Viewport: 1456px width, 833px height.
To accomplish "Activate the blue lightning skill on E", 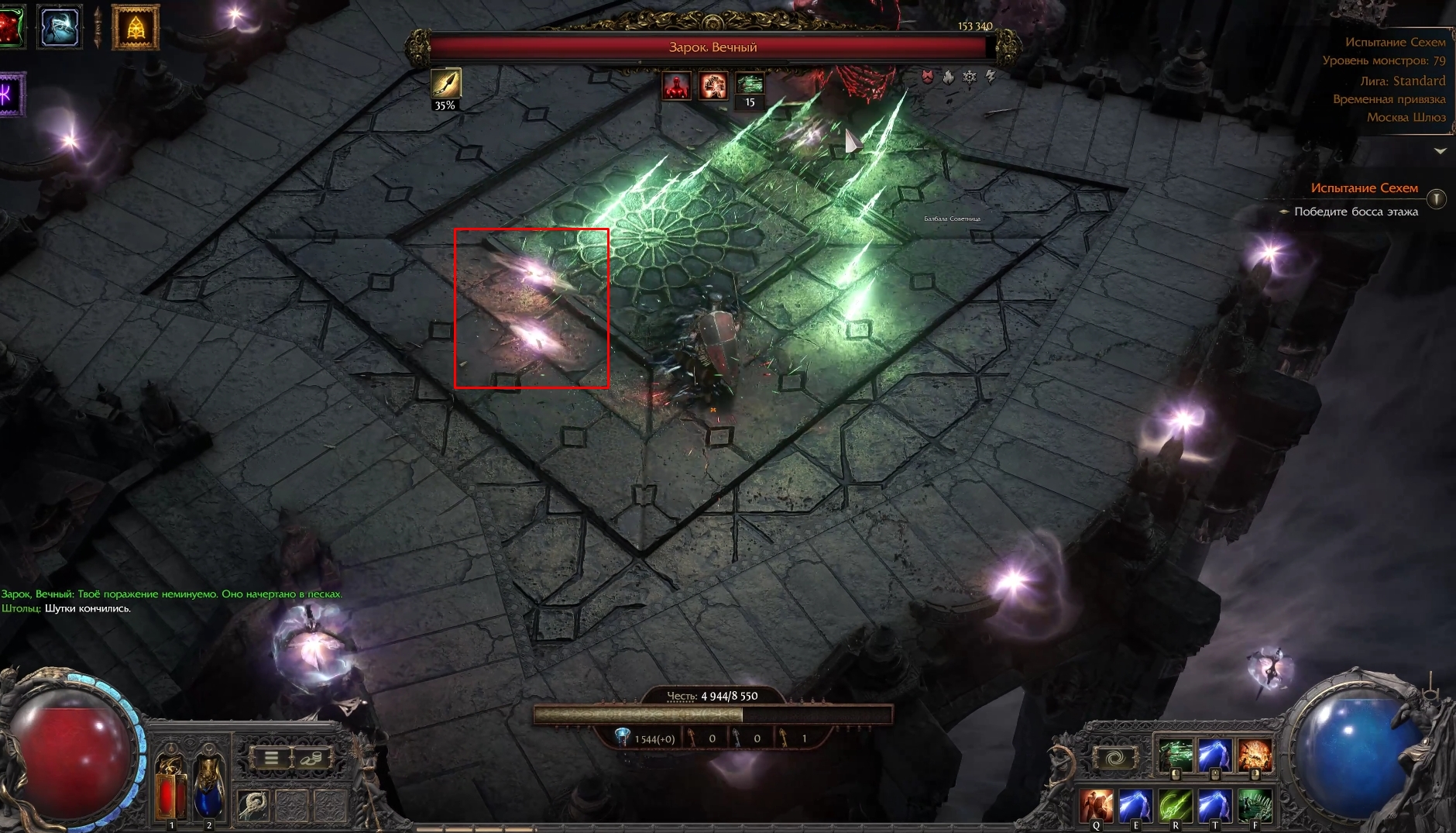I will 1135,806.
